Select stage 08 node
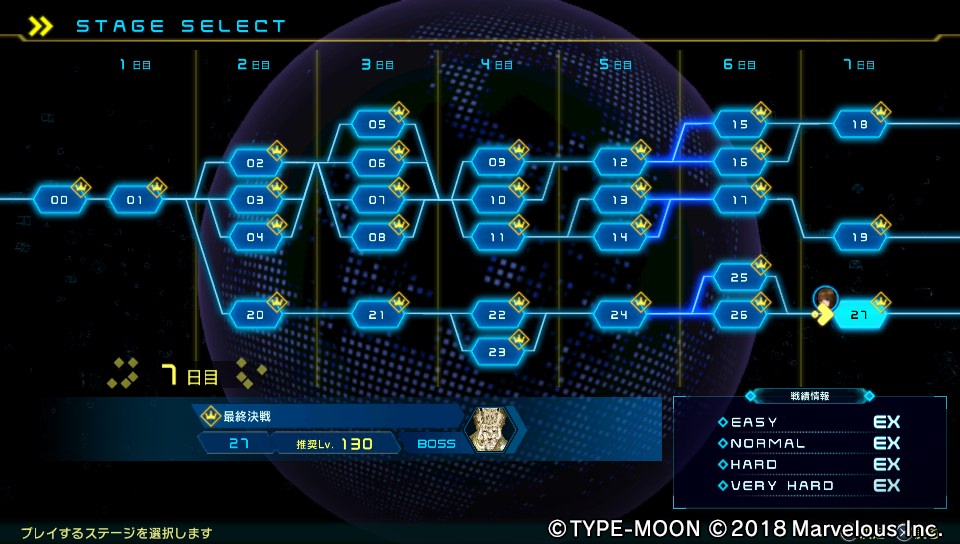This screenshot has height=544, width=960. point(377,238)
